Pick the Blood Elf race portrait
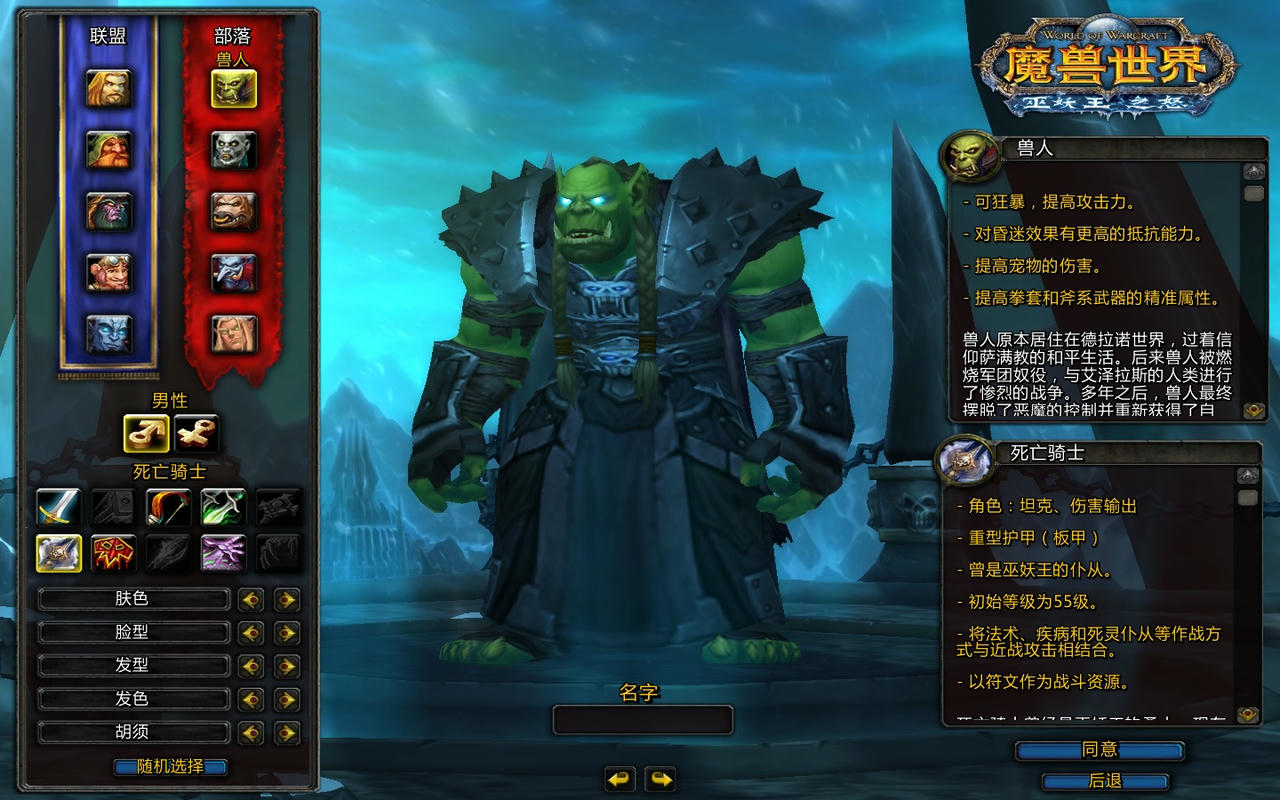 (234, 334)
